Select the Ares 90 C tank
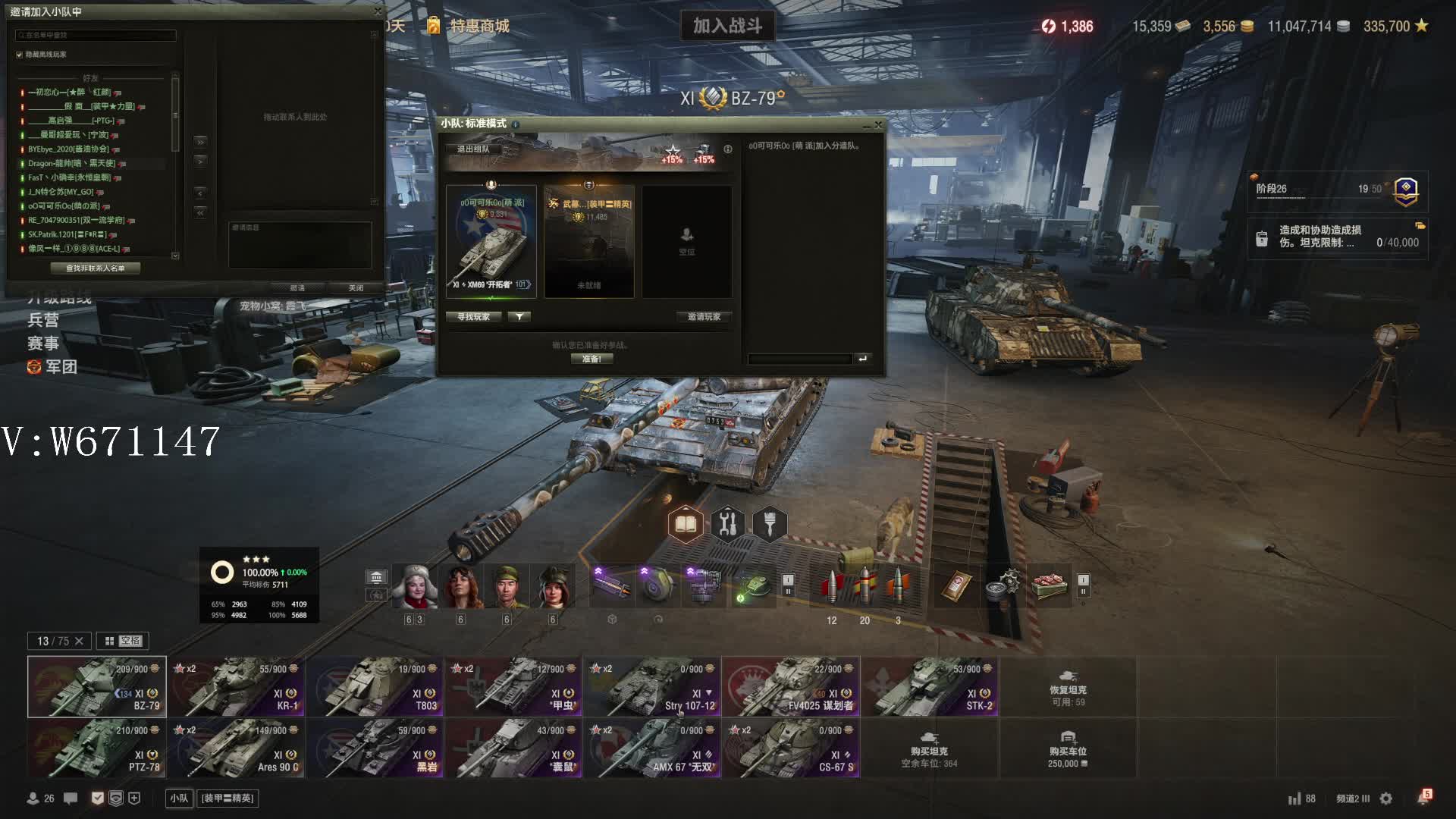Image resolution: width=1456 pixels, height=819 pixels. pos(236,748)
